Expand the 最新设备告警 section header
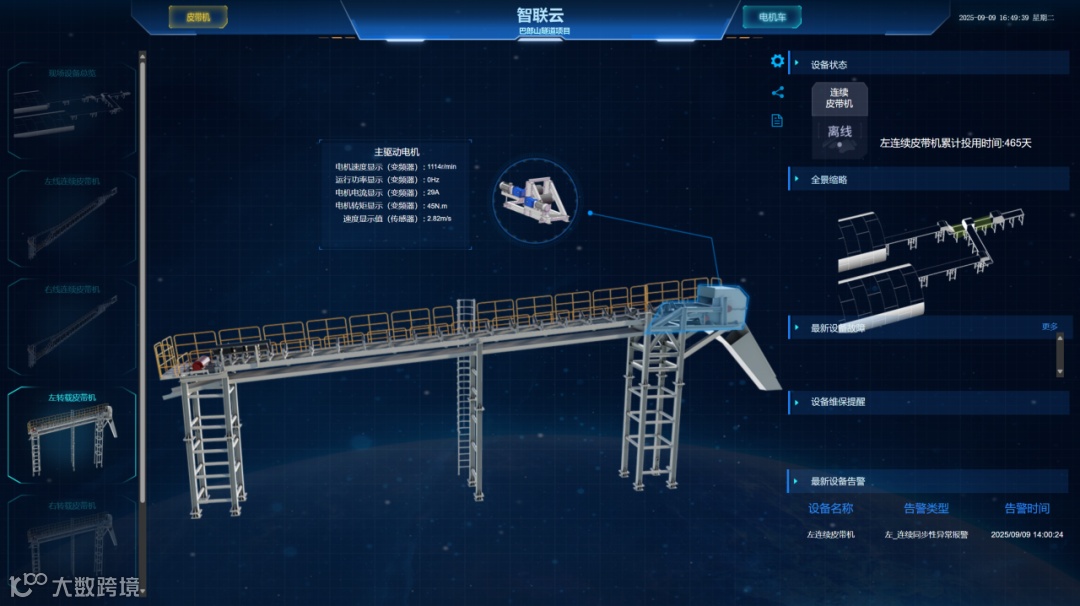Image resolution: width=1080 pixels, height=606 pixels. coord(838,482)
